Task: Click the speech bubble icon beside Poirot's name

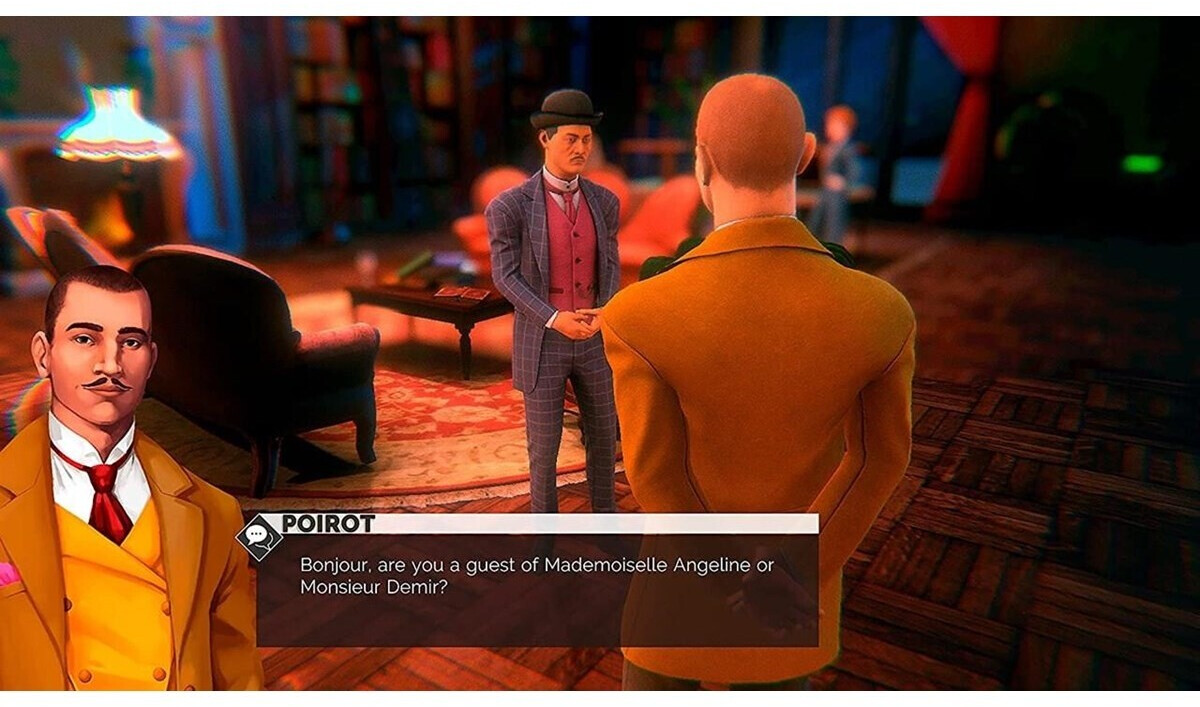Action: pos(258,536)
